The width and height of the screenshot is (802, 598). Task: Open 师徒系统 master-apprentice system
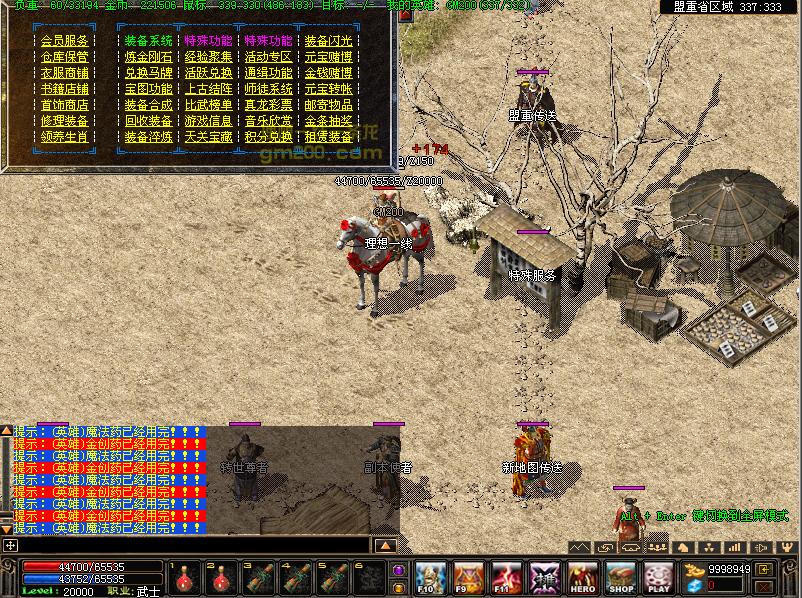268,89
